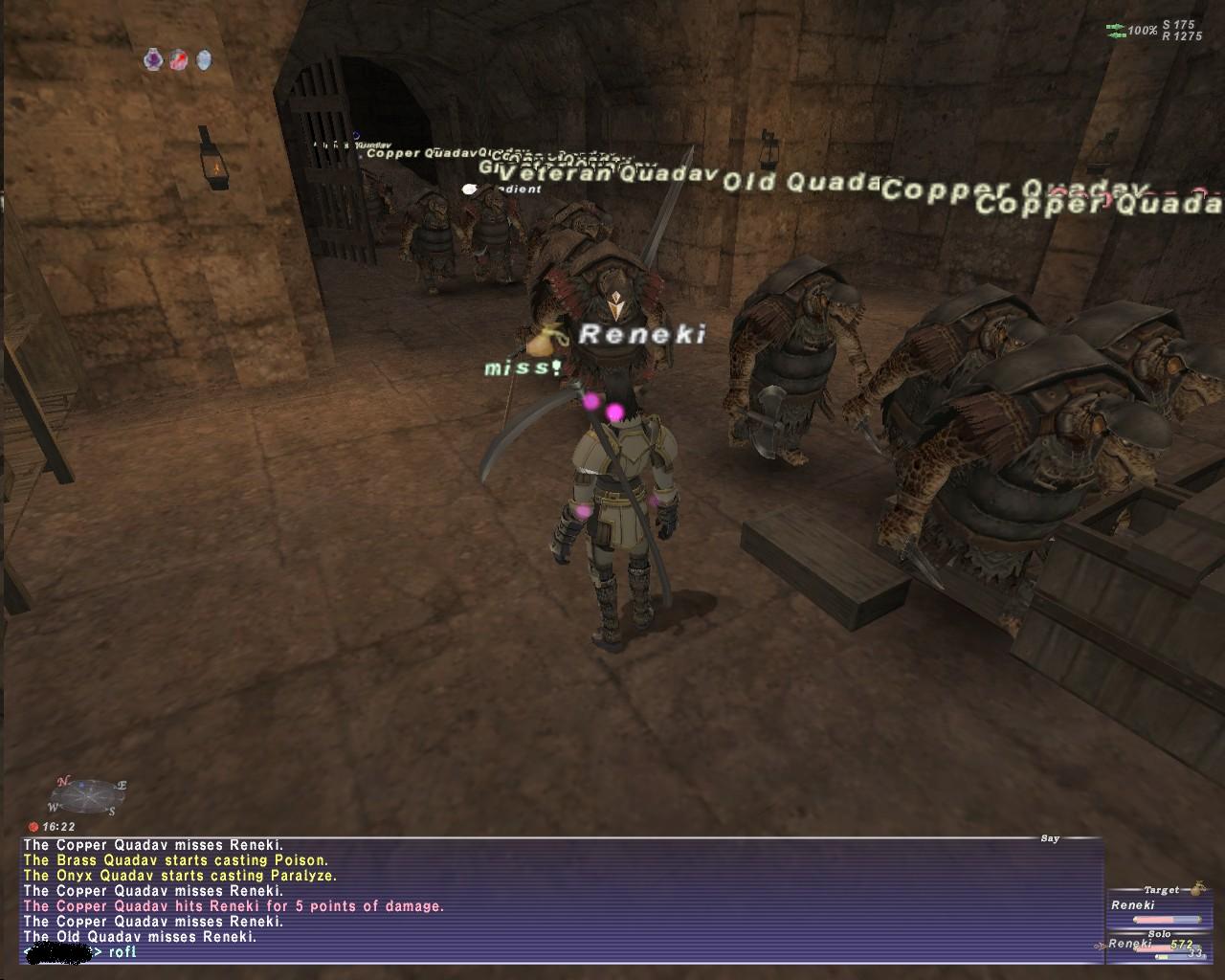The height and width of the screenshot is (980, 1225).
Task: Select the red and pink status effect icon
Action: [179, 60]
